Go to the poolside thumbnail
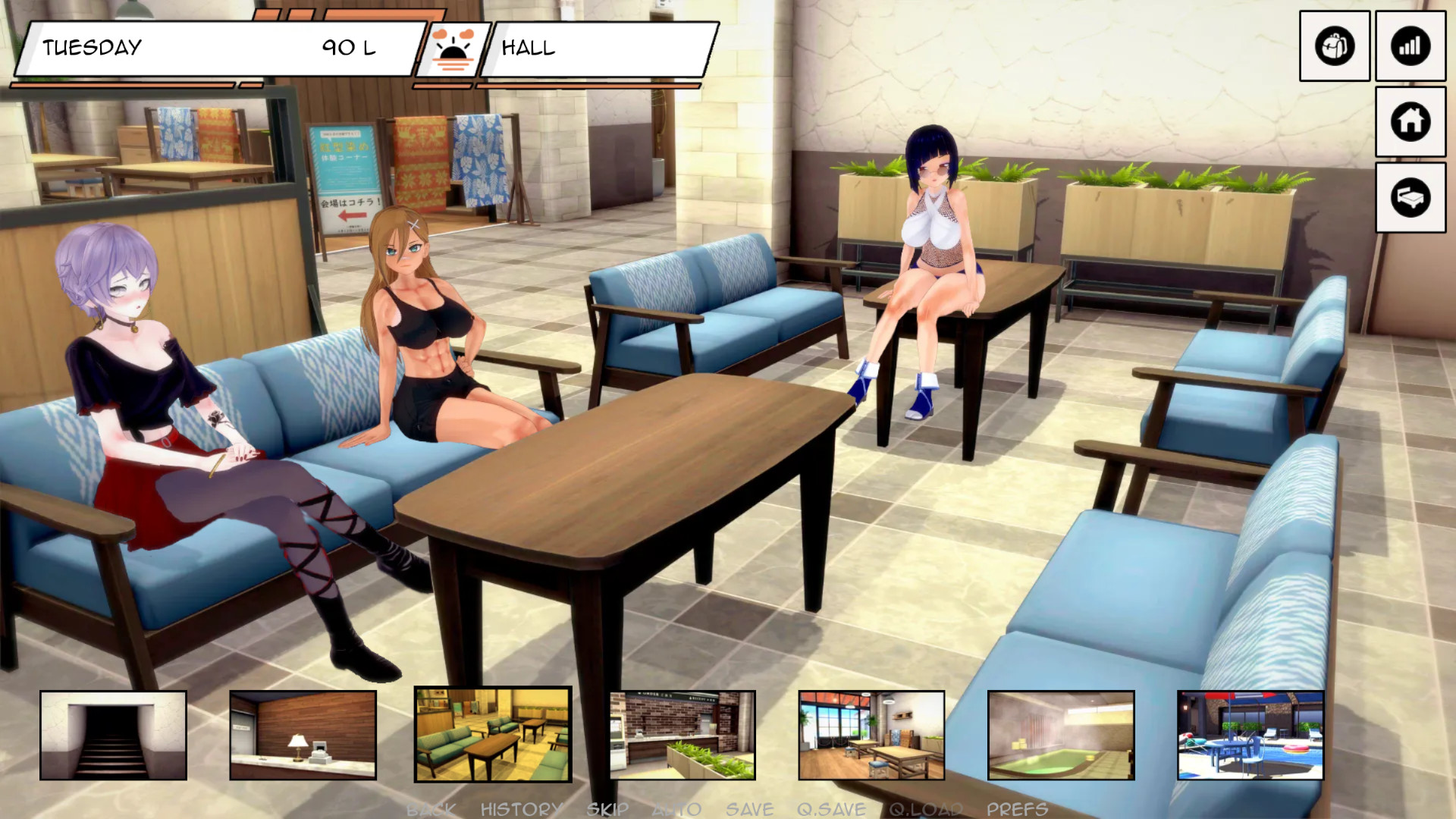This screenshot has width=1456, height=819. point(1250,735)
